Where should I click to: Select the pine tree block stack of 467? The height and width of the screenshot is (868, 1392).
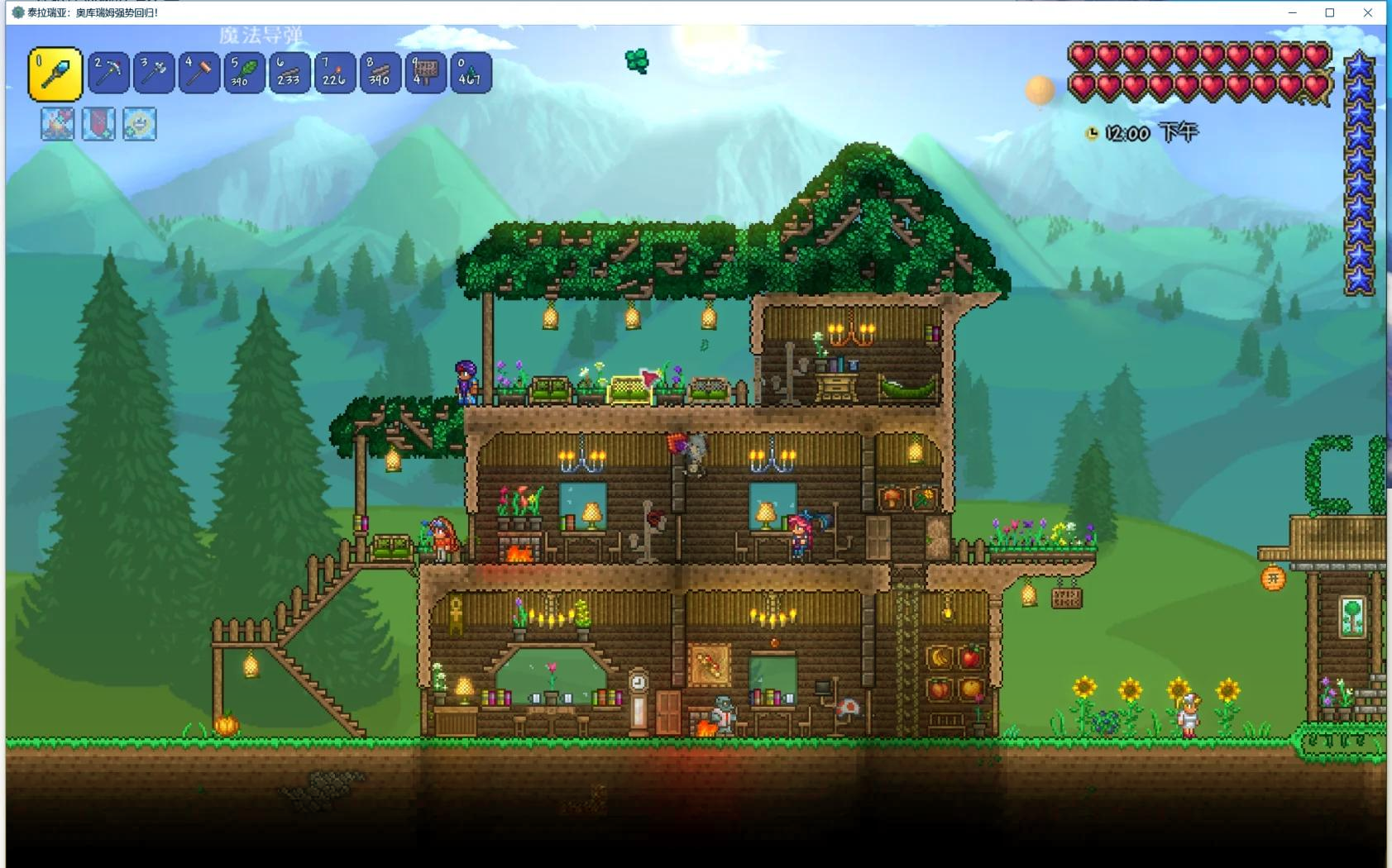click(471, 73)
